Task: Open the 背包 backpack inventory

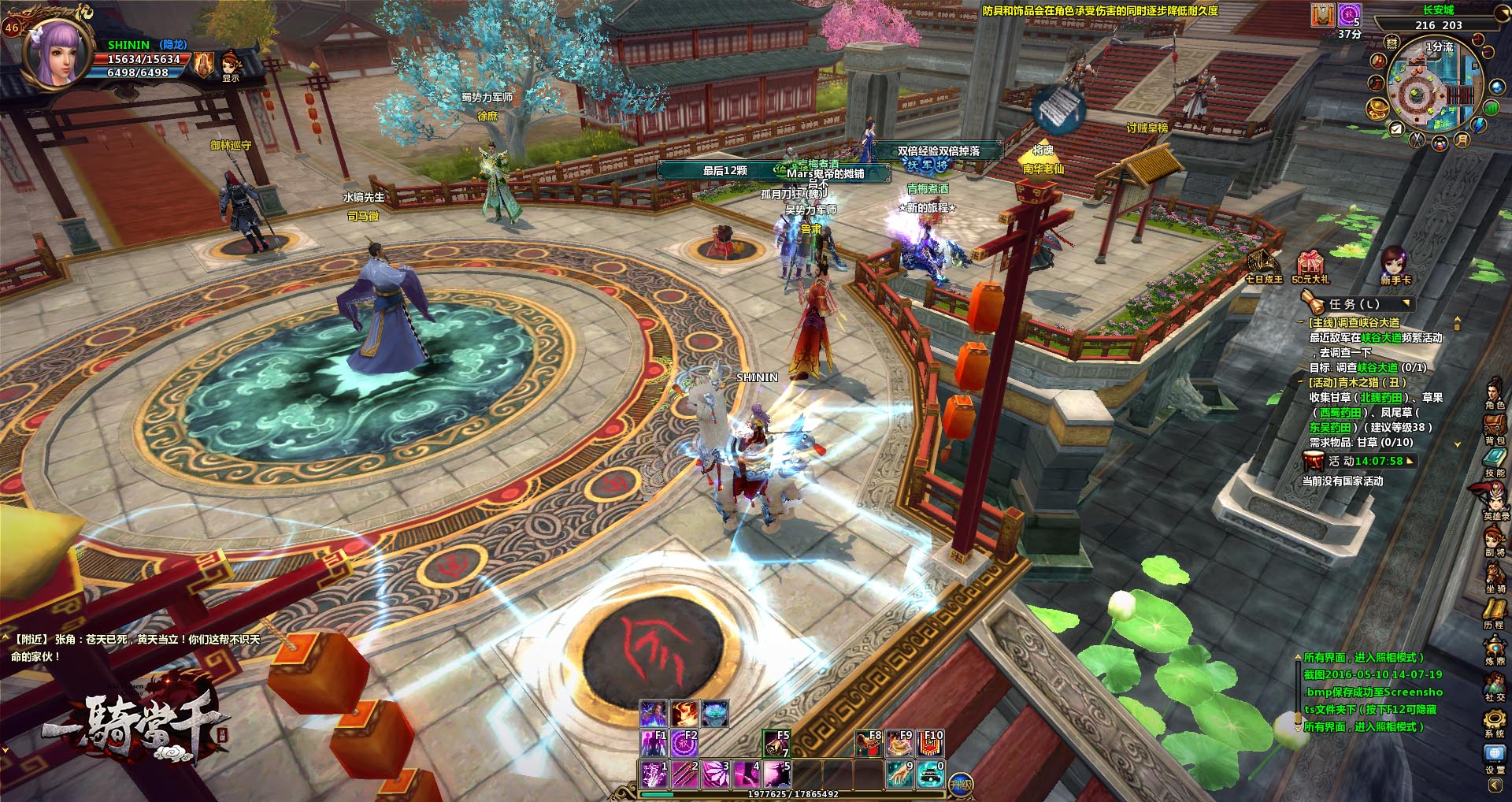Action: [x=1494, y=428]
